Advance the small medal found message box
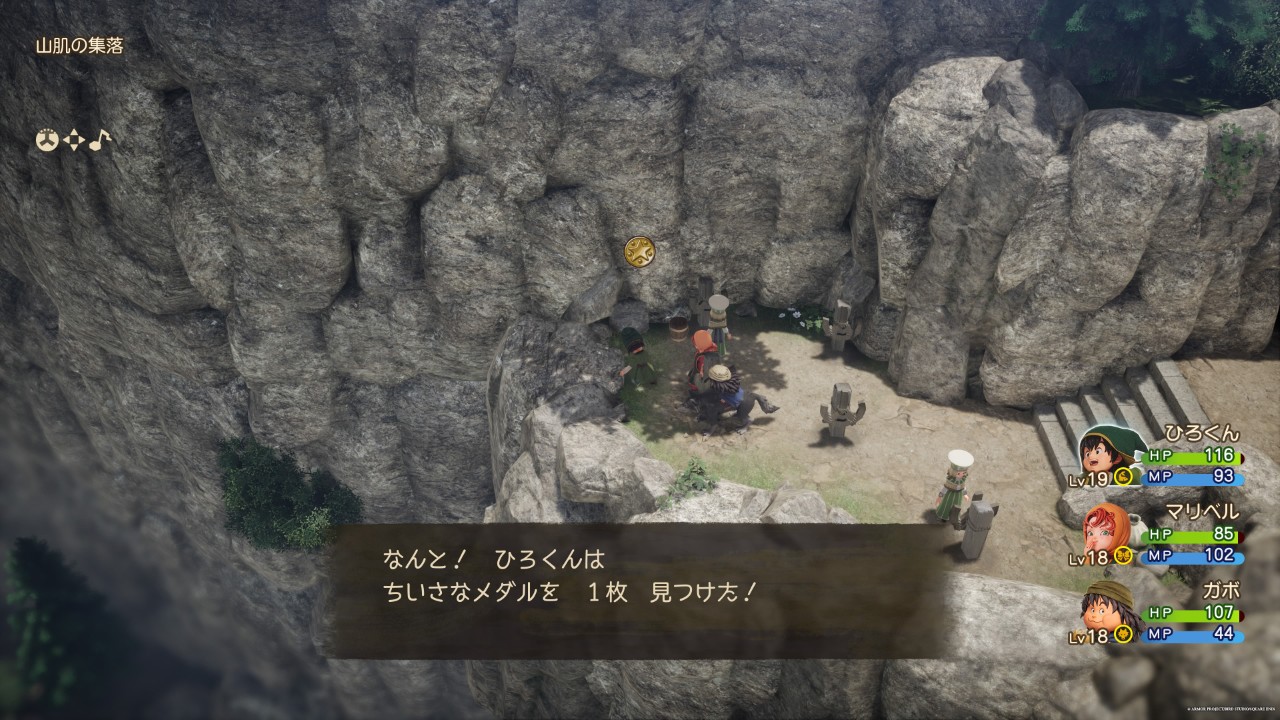The image size is (1280, 720). [640, 591]
